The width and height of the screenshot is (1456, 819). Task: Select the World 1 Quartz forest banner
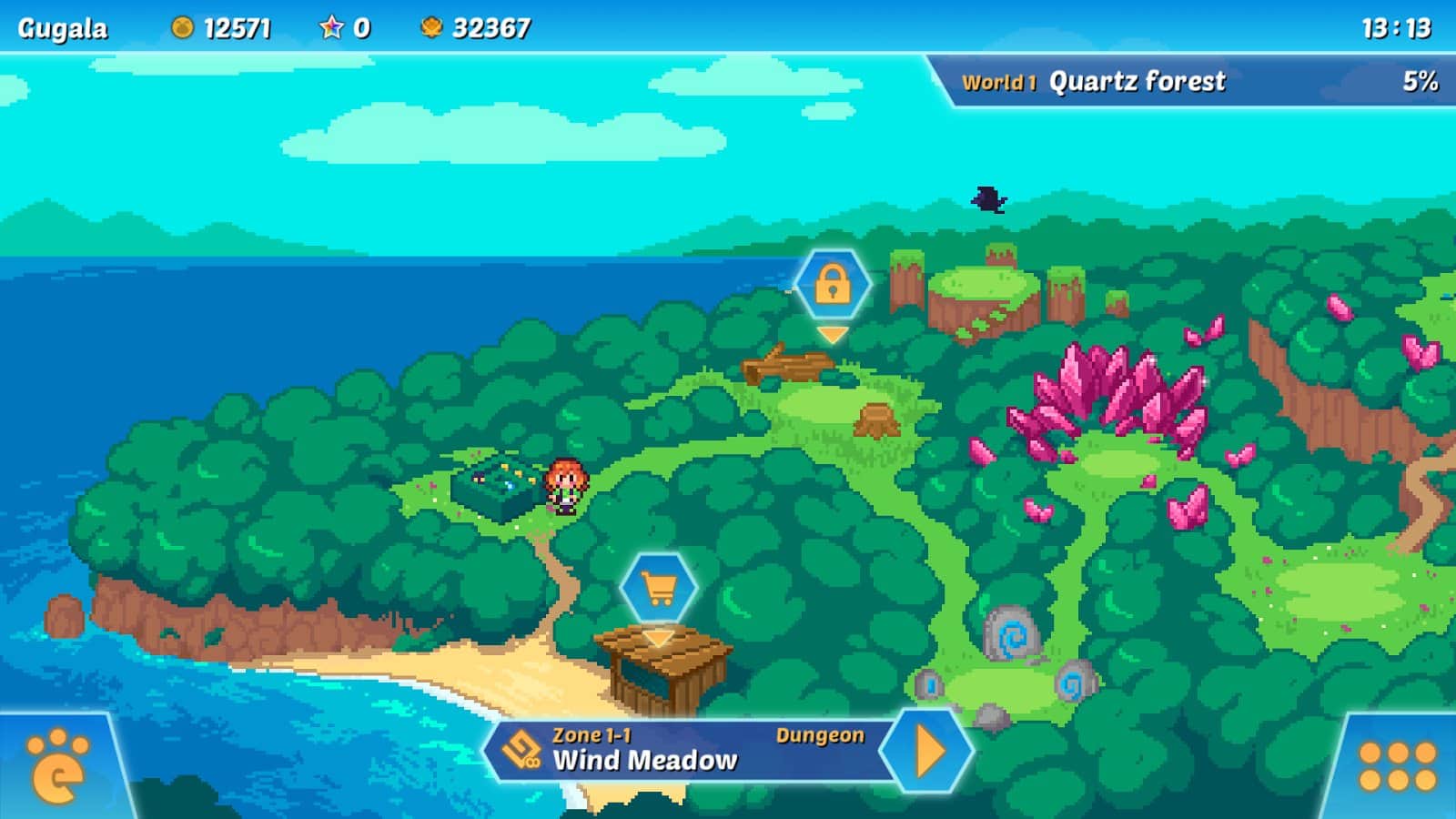[1137, 81]
